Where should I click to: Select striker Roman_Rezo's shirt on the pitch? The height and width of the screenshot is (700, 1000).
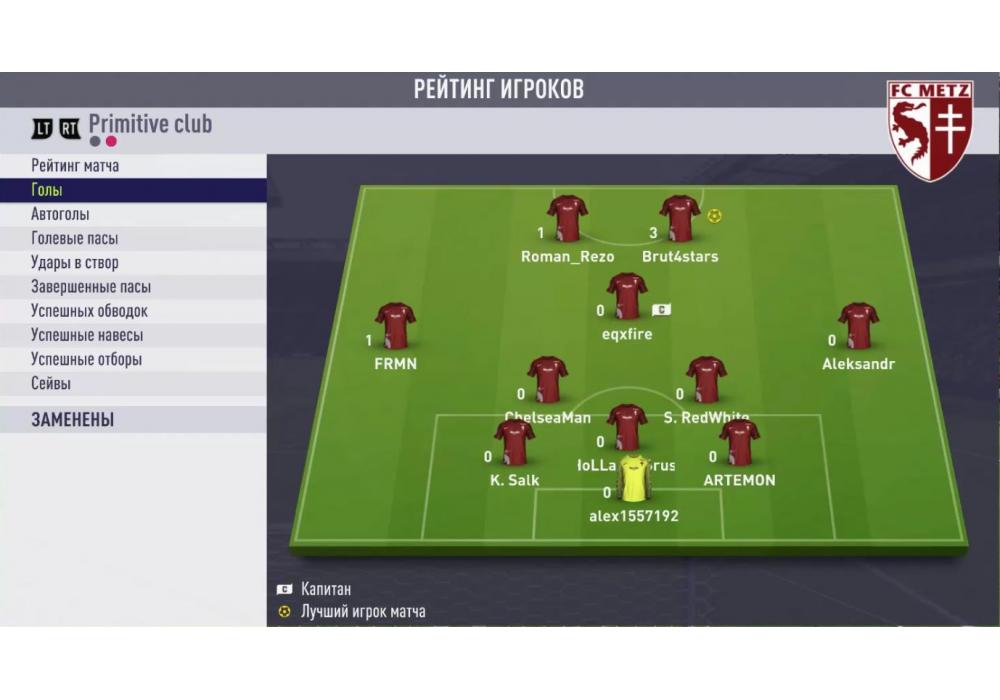[567, 218]
